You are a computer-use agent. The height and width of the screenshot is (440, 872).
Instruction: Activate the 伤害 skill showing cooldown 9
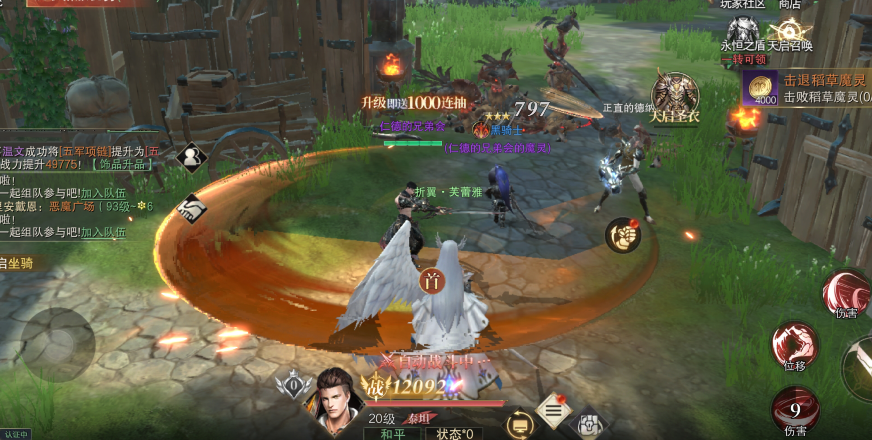coord(795,410)
